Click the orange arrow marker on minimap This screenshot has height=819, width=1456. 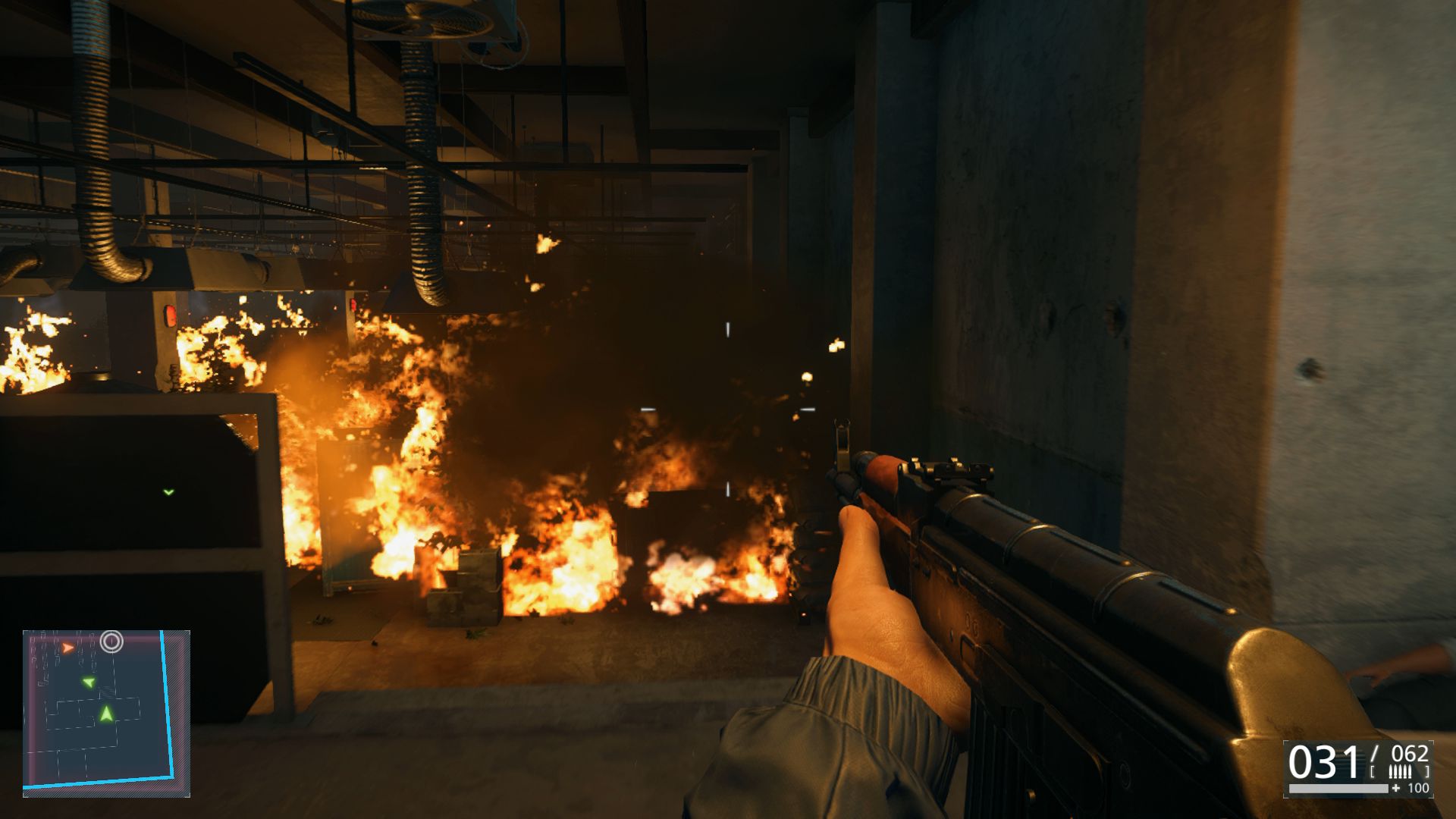tap(68, 648)
